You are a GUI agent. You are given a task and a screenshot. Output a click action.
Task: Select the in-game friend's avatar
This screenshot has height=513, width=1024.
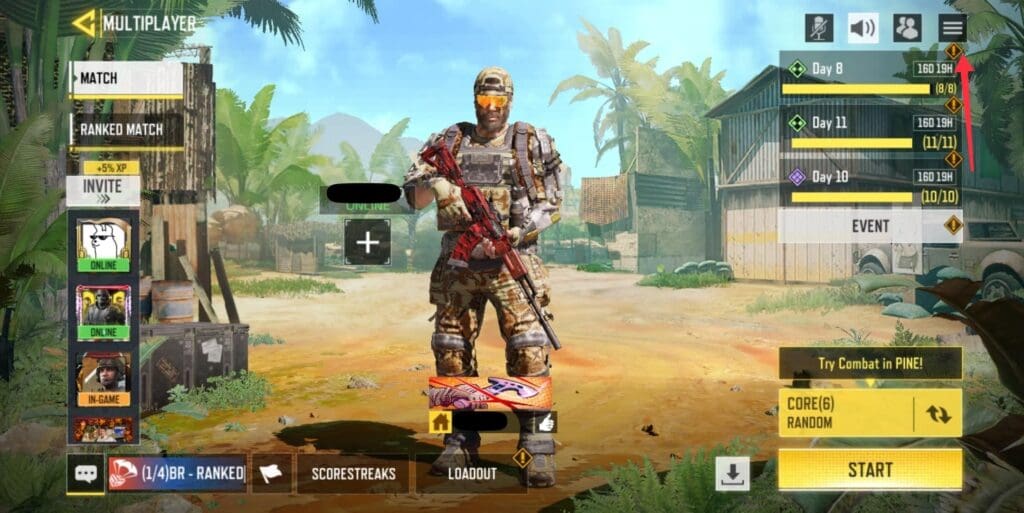(104, 378)
